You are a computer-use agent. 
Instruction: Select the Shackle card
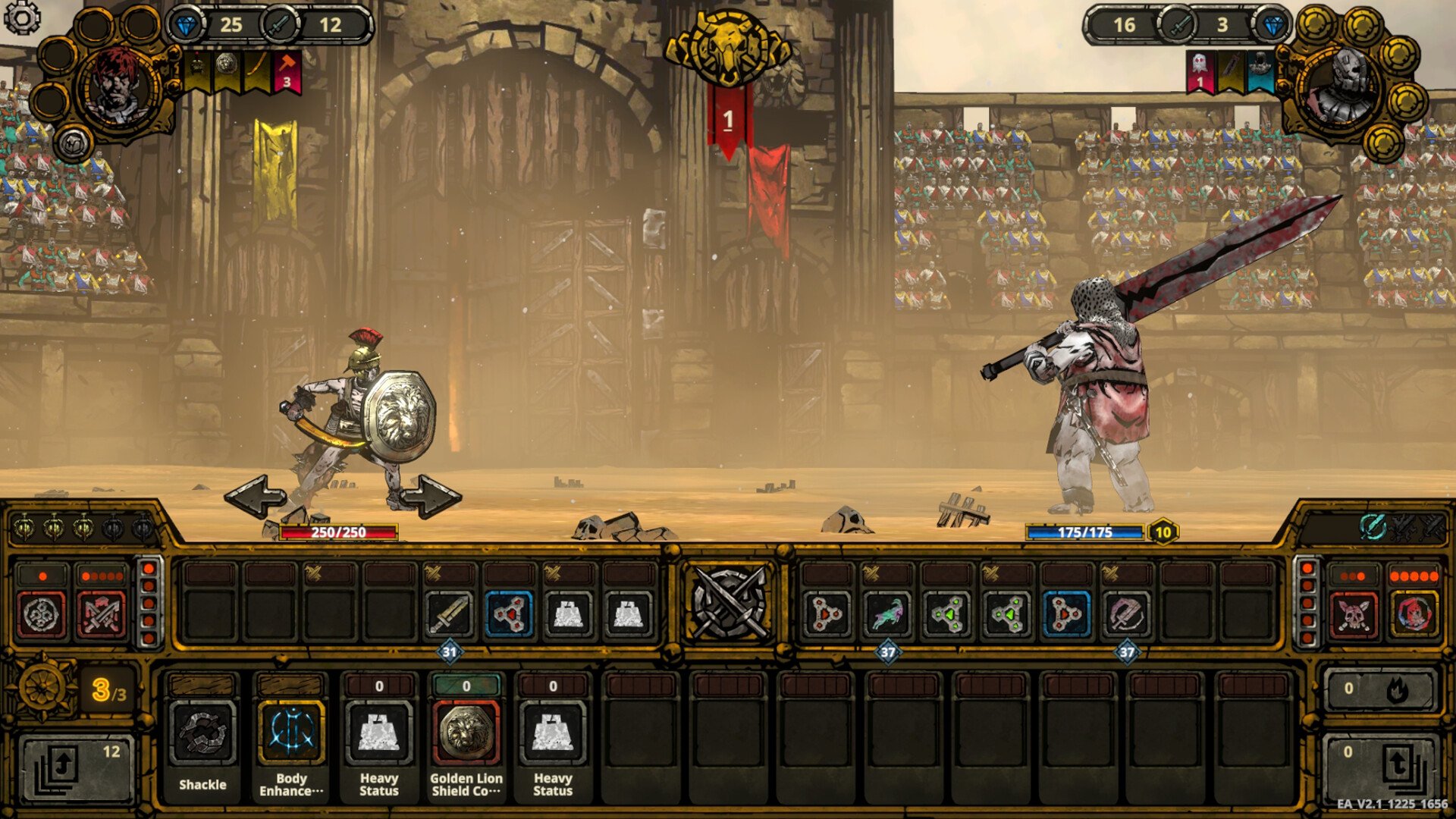(x=202, y=733)
